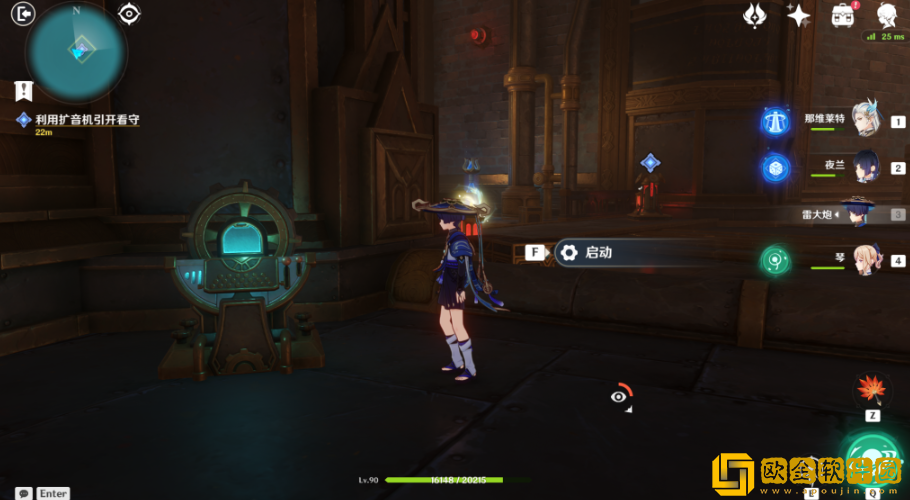Open the circular minimap

coord(77,50)
